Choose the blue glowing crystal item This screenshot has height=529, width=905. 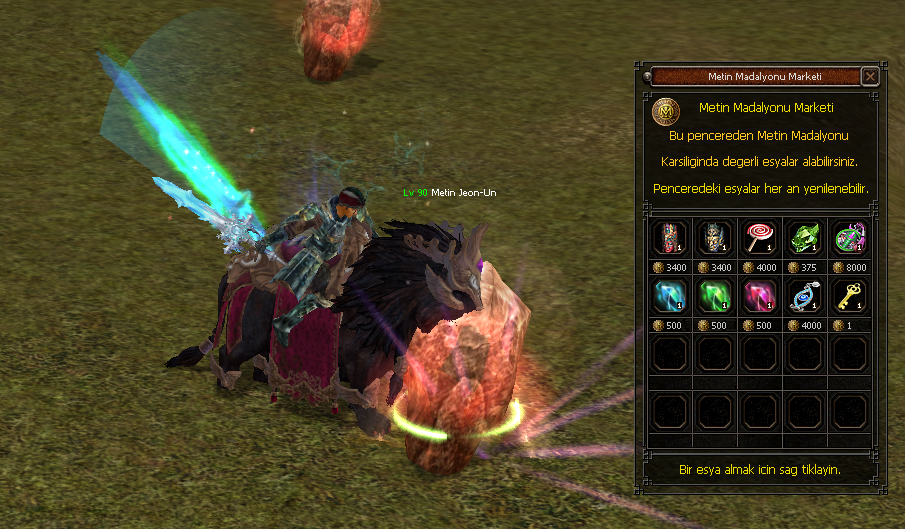coord(666,296)
